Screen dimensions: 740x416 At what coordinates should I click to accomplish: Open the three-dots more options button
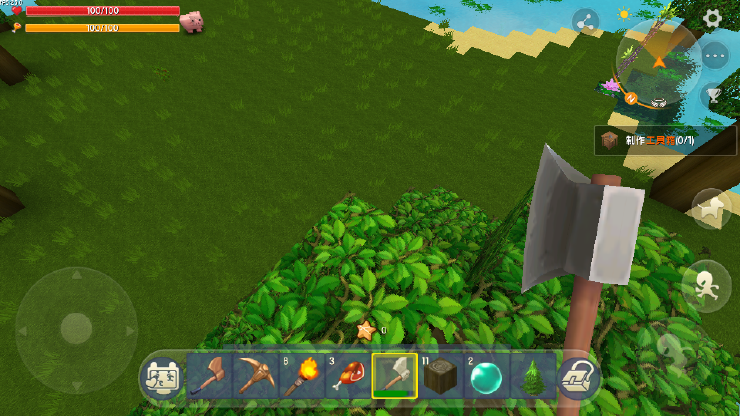pyautogui.click(x=714, y=56)
